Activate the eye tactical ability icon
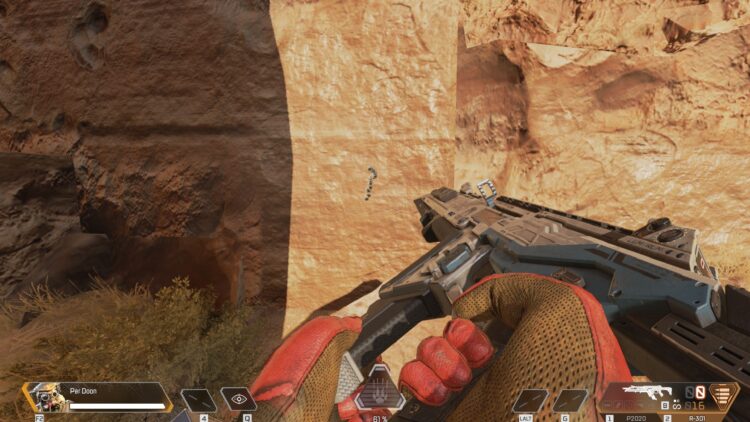Screen dimensions: 750x422 pos(238,398)
